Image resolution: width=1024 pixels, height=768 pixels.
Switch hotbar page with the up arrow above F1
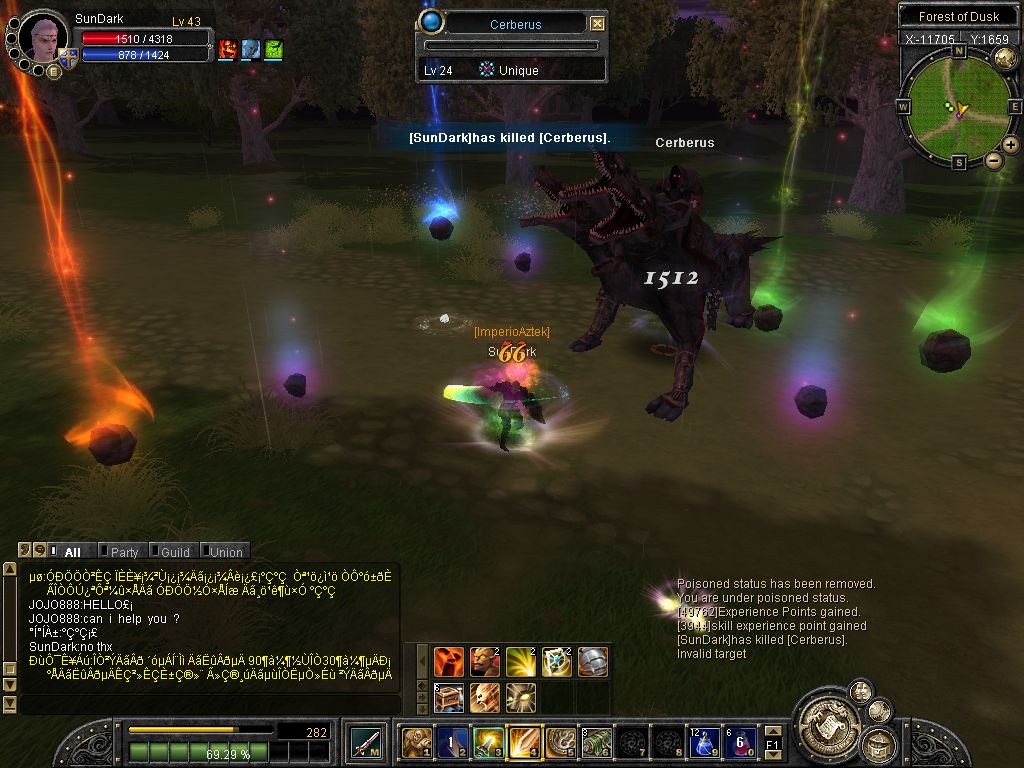point(773,731)
